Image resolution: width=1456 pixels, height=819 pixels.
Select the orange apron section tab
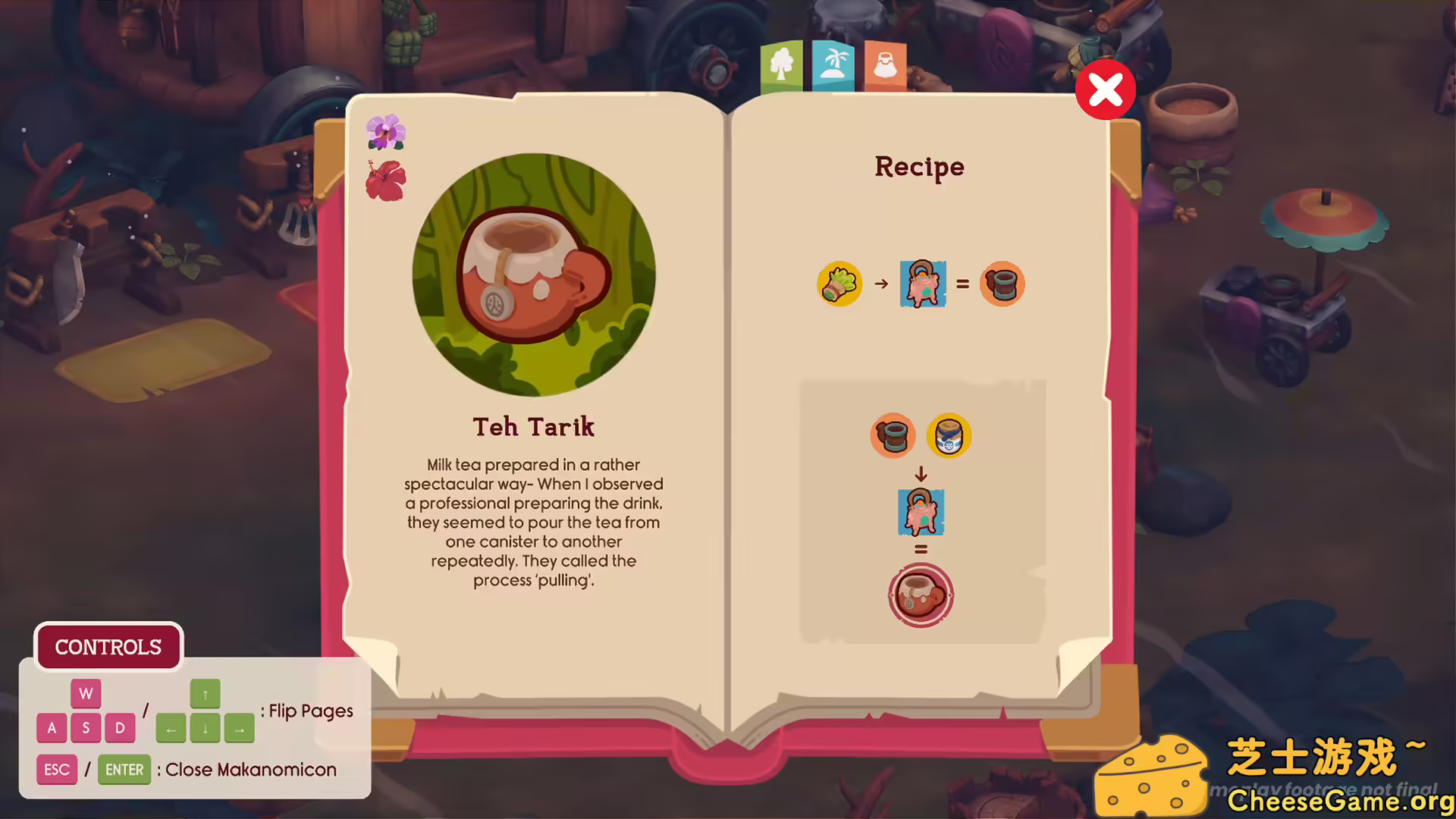click(x=884, y=65)
